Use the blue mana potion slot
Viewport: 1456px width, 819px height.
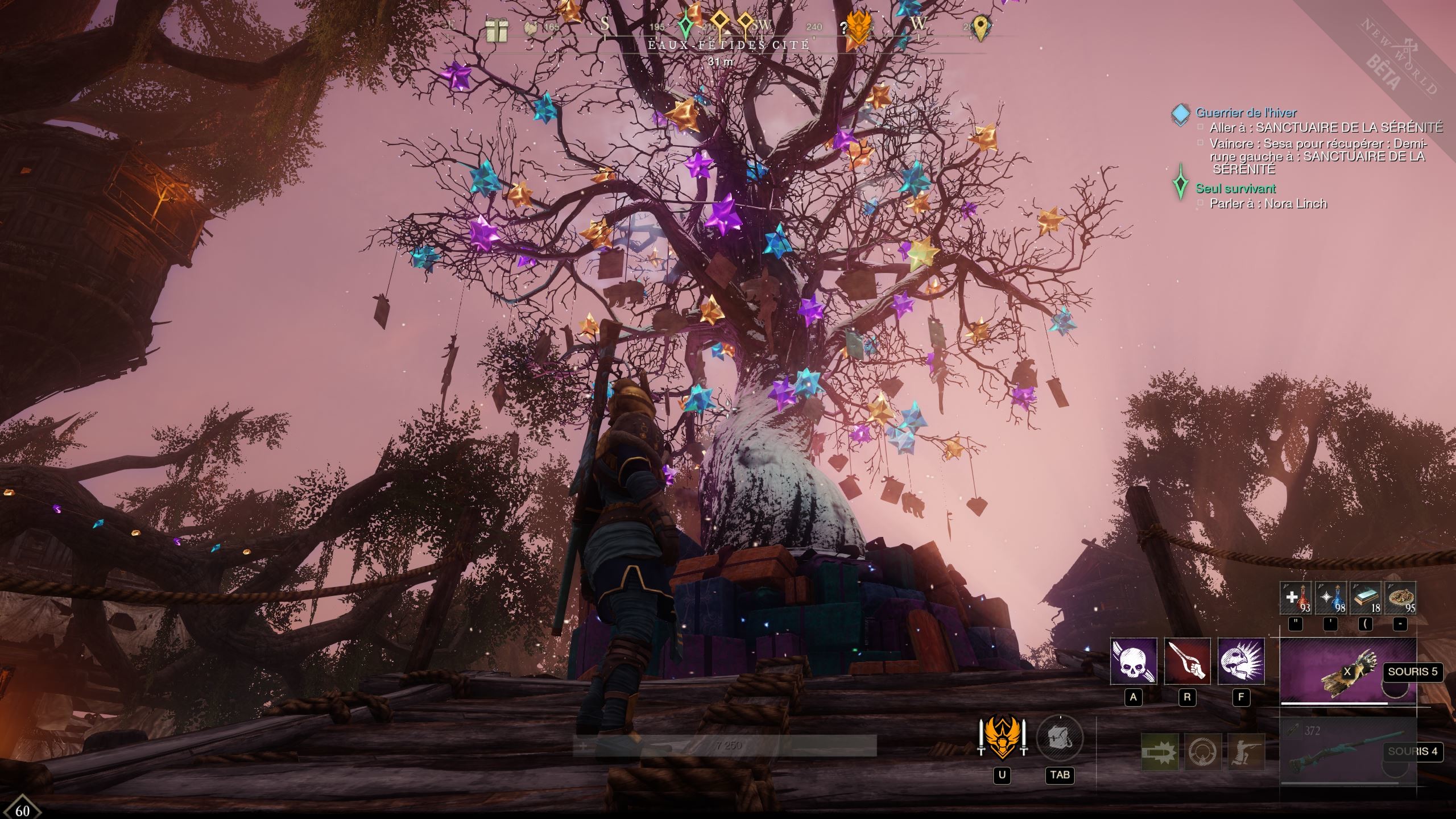[x=1331, y=598]
